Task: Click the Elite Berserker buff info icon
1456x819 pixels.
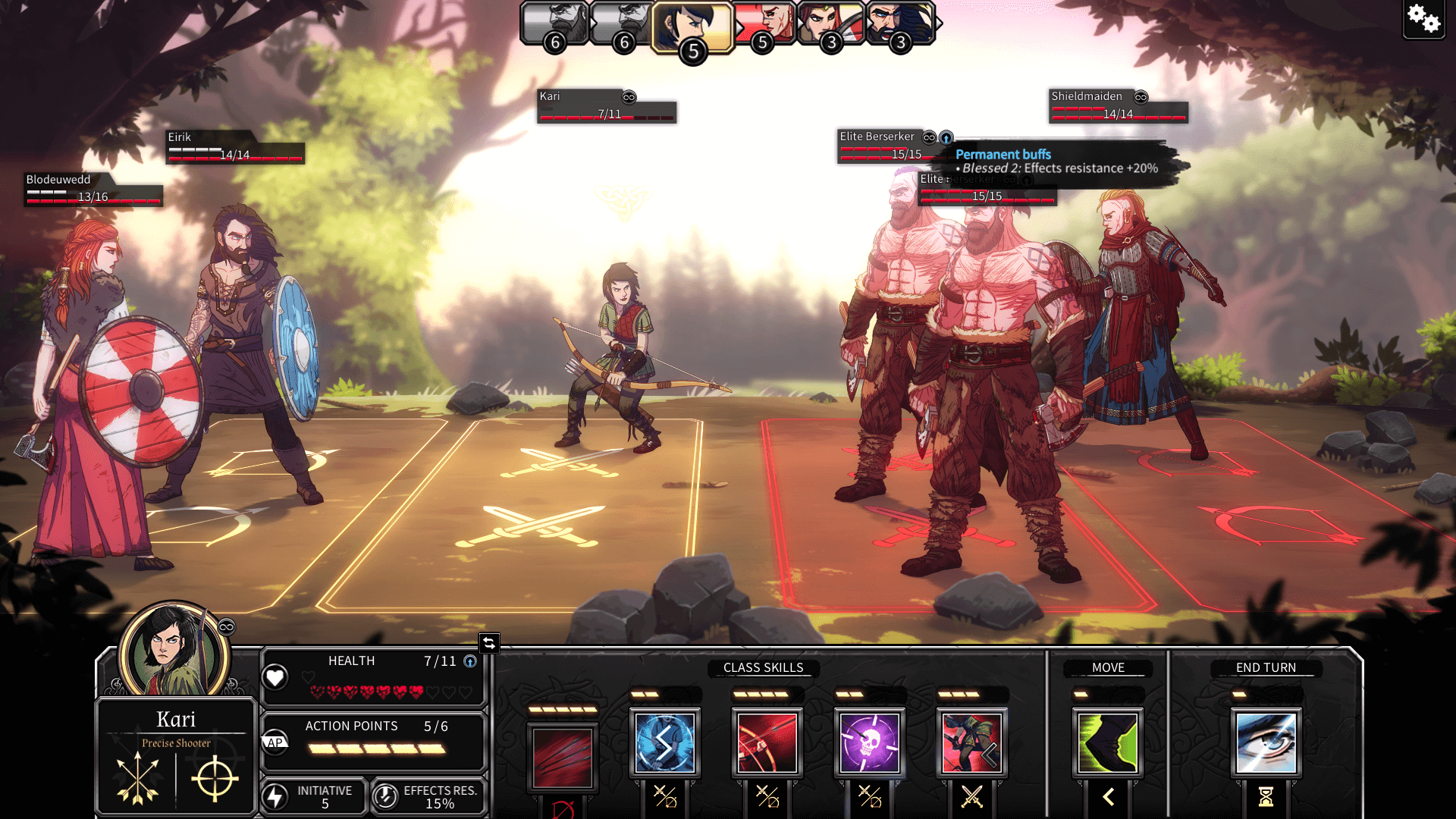Action: [x=946, y=137]
